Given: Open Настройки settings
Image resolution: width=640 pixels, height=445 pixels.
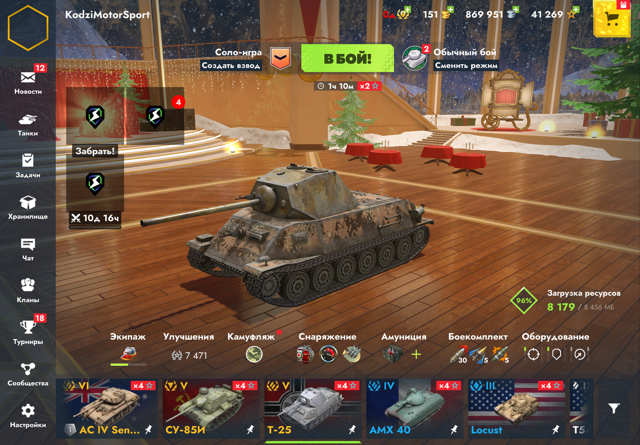Looking at the screenshot, I should (x=28, y=415).
